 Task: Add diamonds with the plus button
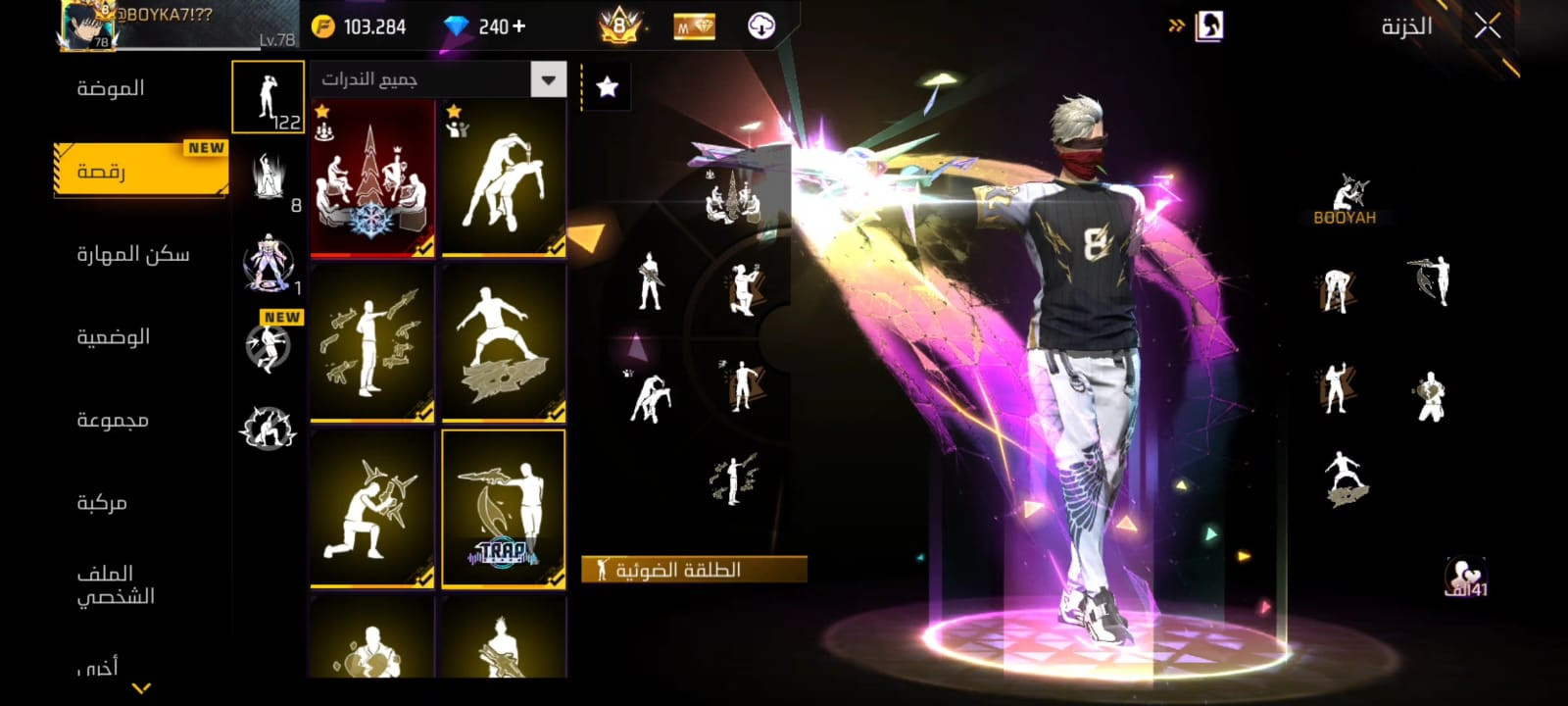pos(518,26)
